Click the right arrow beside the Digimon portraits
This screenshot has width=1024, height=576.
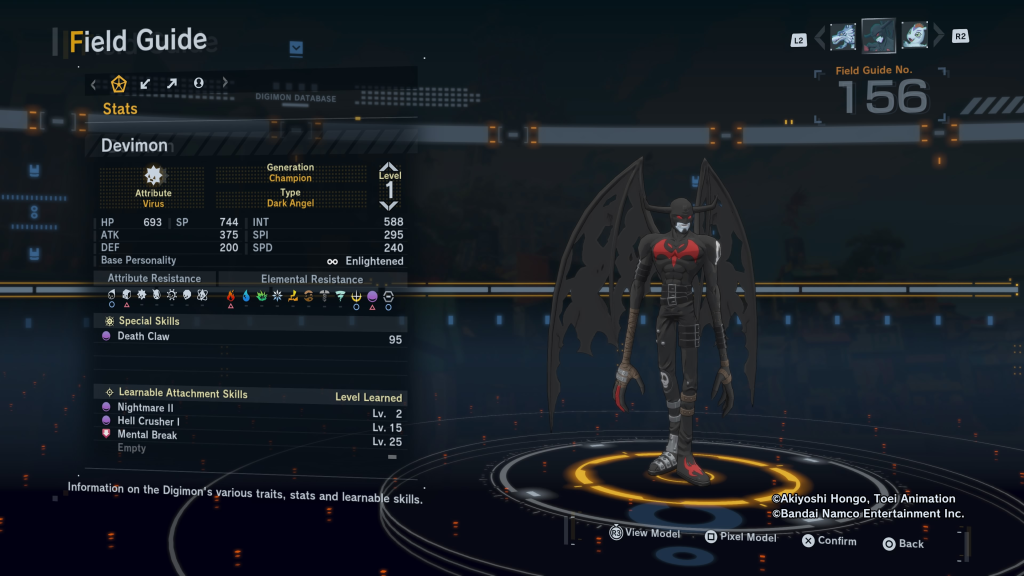(x=938, y=38)
